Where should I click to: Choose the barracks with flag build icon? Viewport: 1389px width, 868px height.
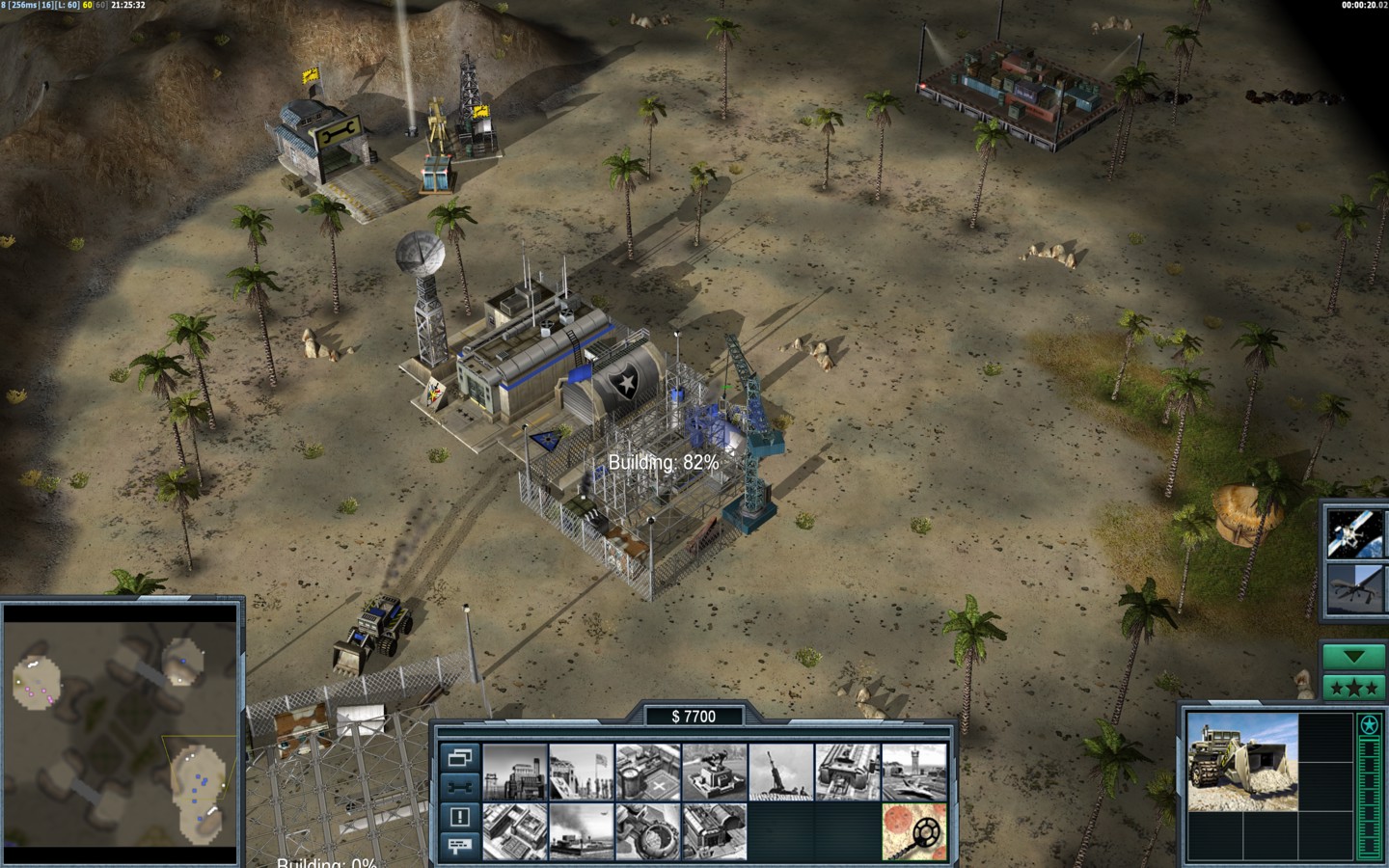point(582,771)
